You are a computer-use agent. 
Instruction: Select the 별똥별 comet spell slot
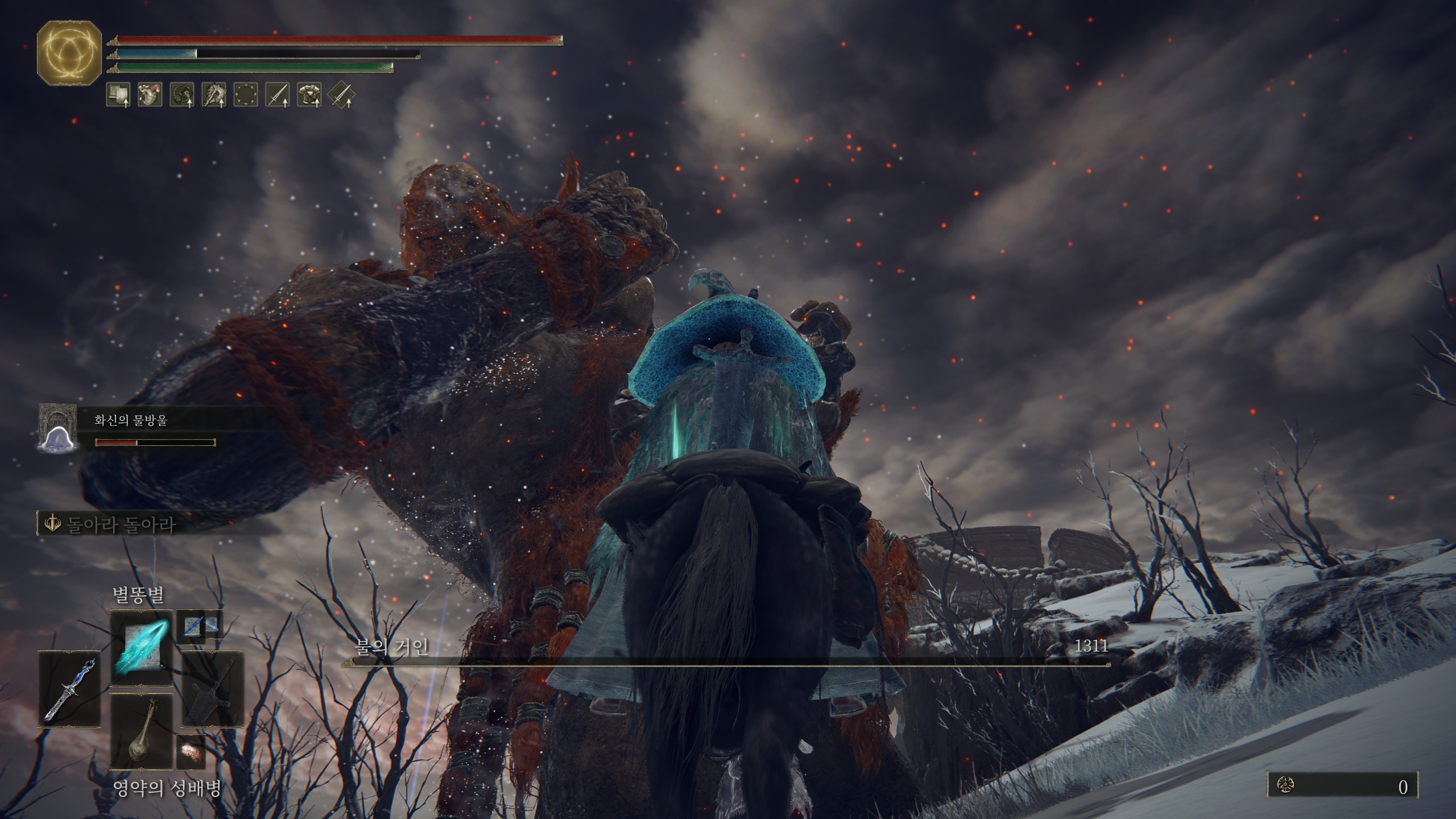pos(141,648)
